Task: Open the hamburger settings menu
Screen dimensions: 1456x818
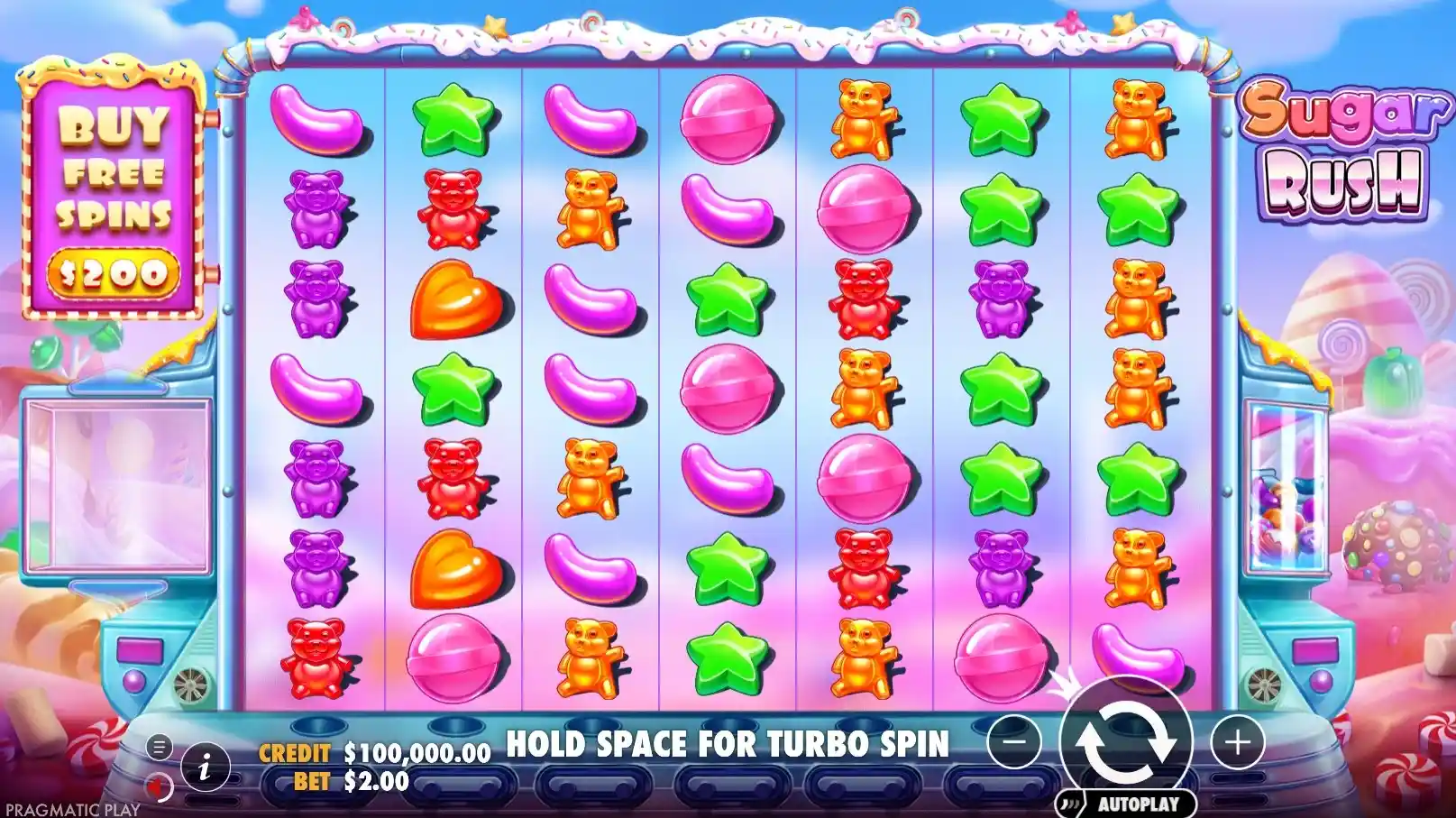Action: pos(159,747)
